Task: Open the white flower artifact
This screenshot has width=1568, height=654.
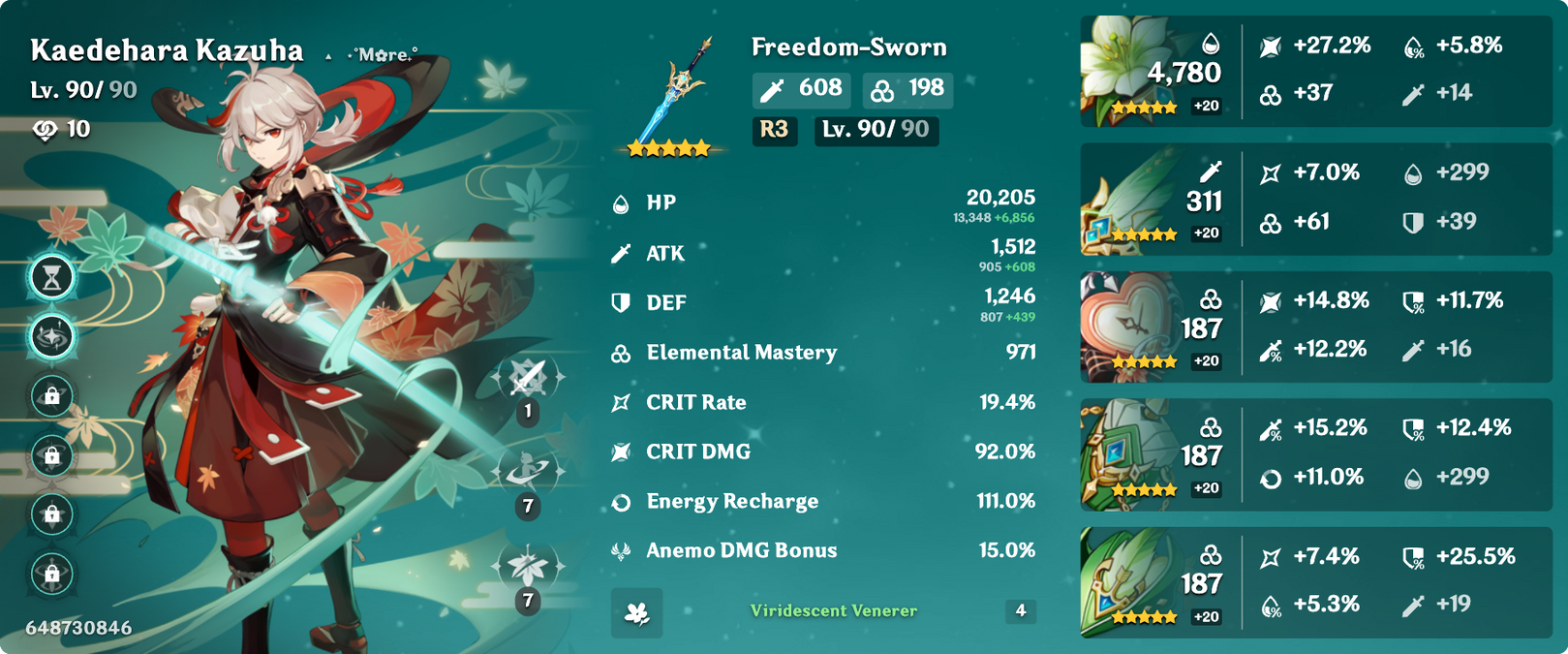Action: pyautogui.click(x=1123, y=70)
